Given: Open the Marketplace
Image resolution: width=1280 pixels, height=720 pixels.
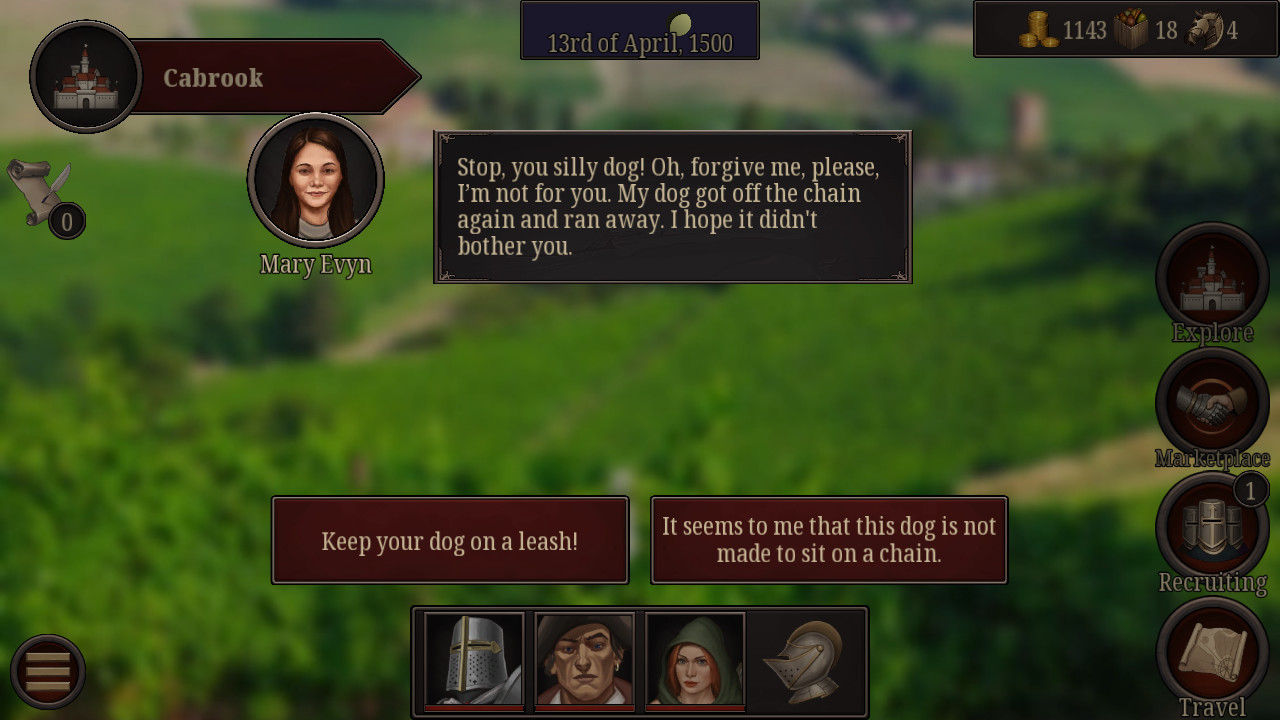Looking at the screenshot, I should coord(1212,402).
